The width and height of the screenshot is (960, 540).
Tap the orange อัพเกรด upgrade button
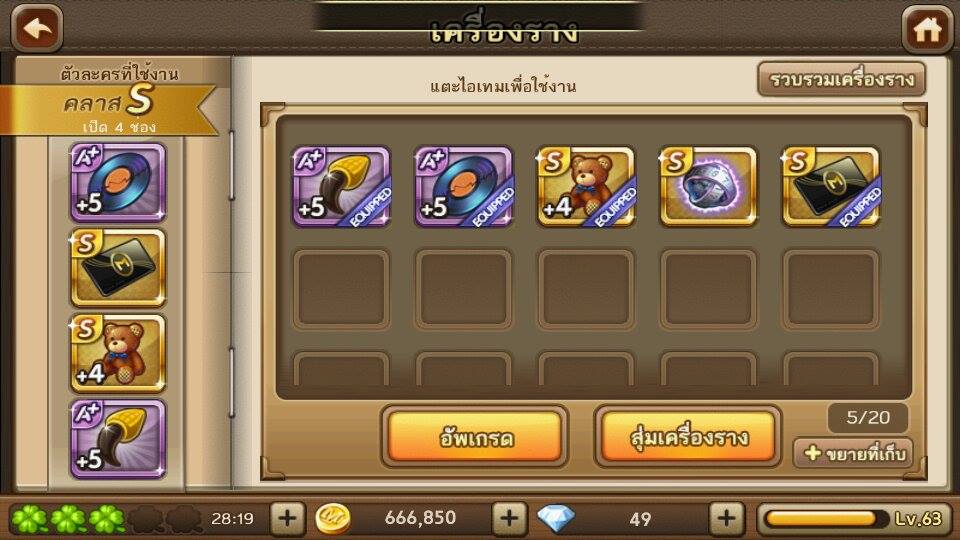(x=475, y=436)
